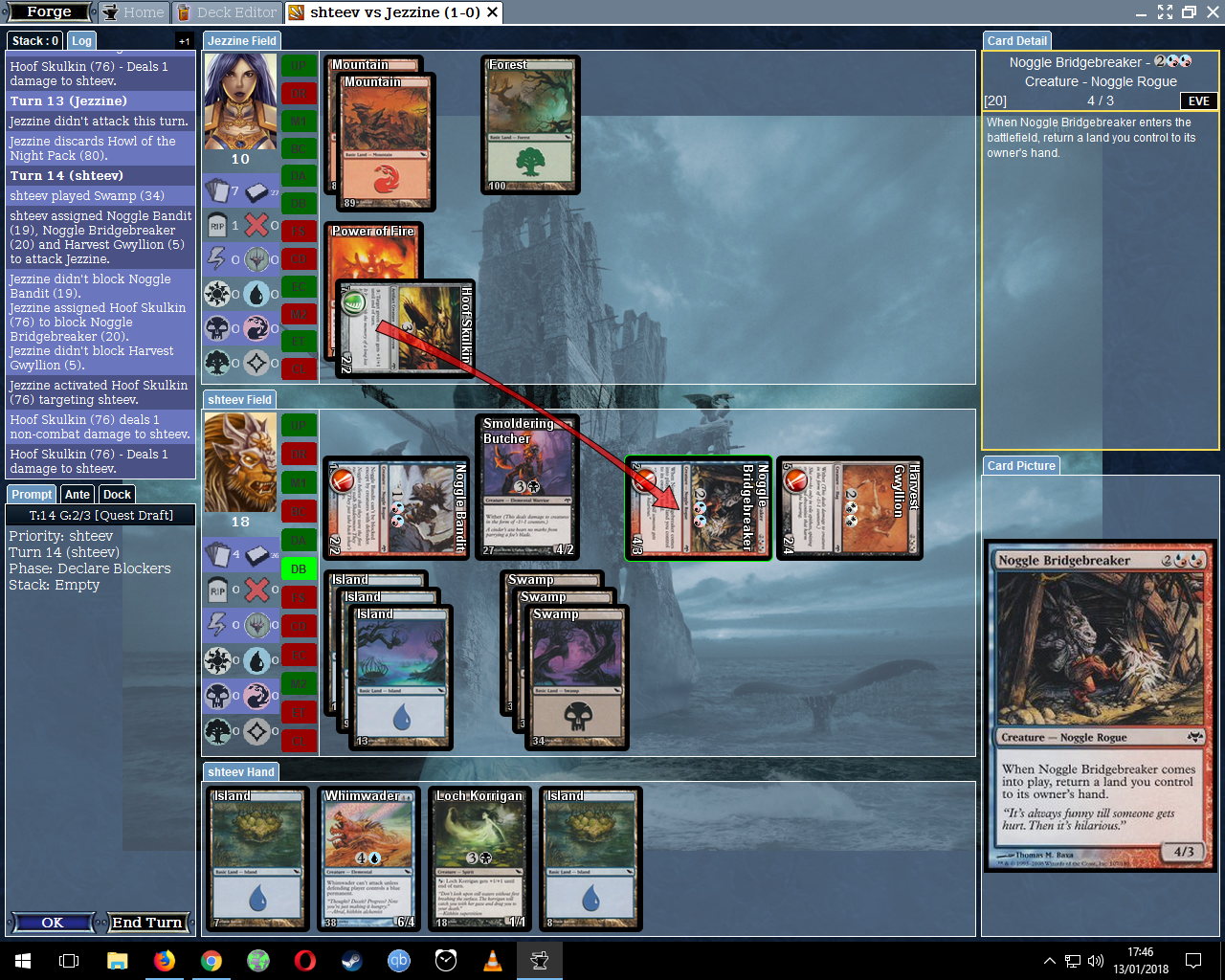Click the OK button
Image resolution: width=1225 pixels, height=980 pixels.
point(53,923)
